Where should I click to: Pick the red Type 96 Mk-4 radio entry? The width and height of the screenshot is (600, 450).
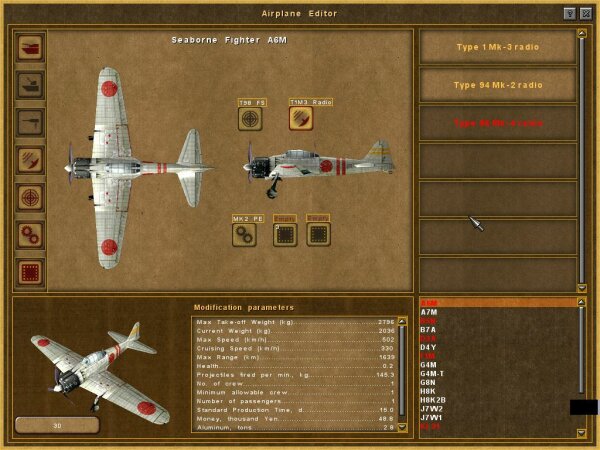click(496, 123)
